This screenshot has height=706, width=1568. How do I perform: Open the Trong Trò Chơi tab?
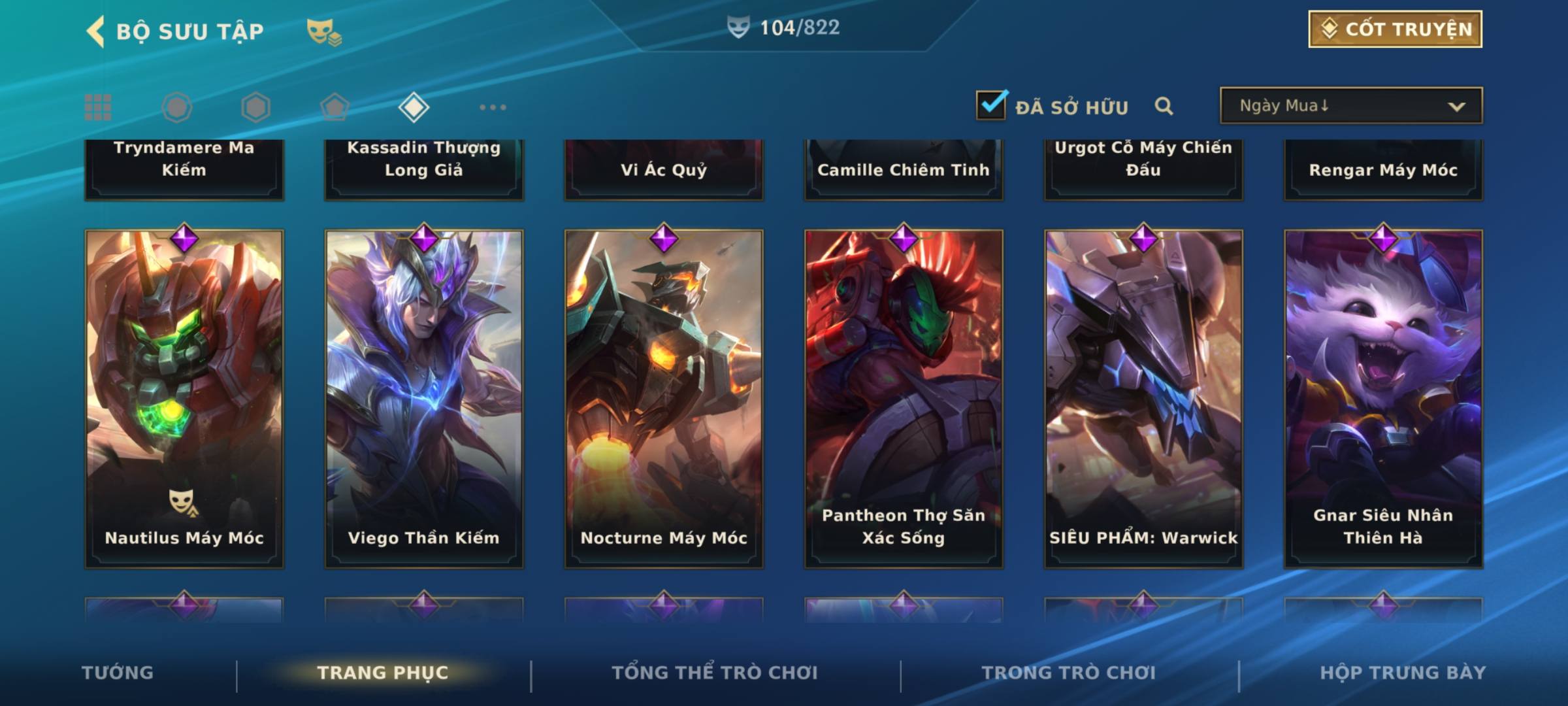point(1069,673)
